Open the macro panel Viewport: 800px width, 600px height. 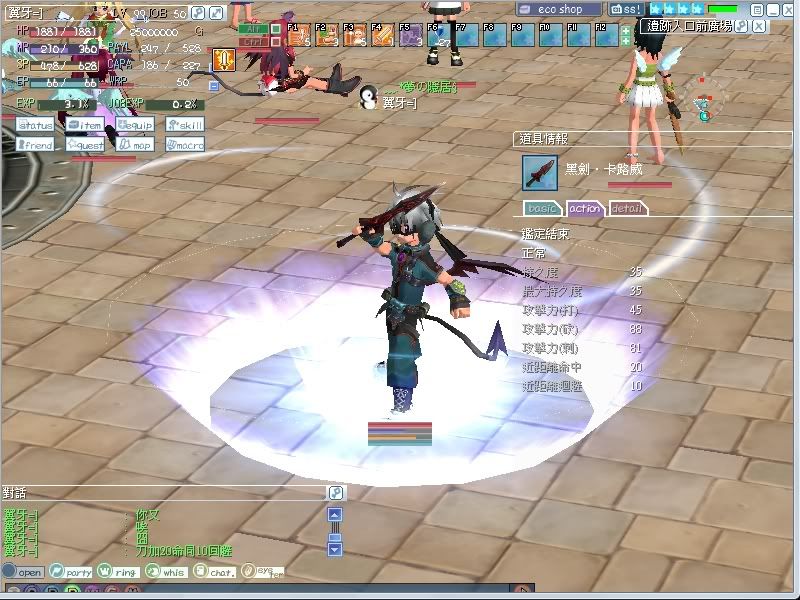[185, 145]
